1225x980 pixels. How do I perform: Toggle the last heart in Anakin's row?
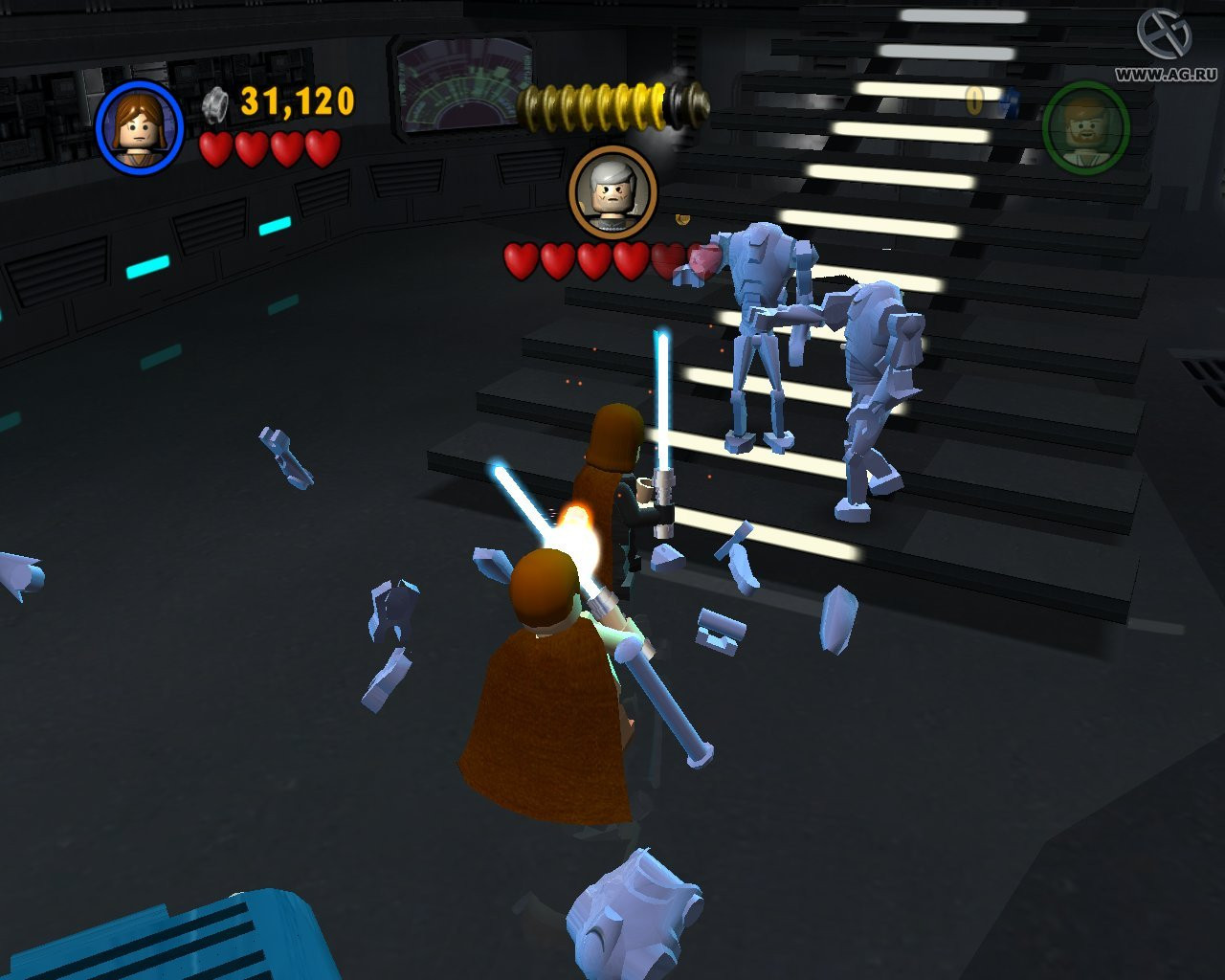[x=320, y=150]
